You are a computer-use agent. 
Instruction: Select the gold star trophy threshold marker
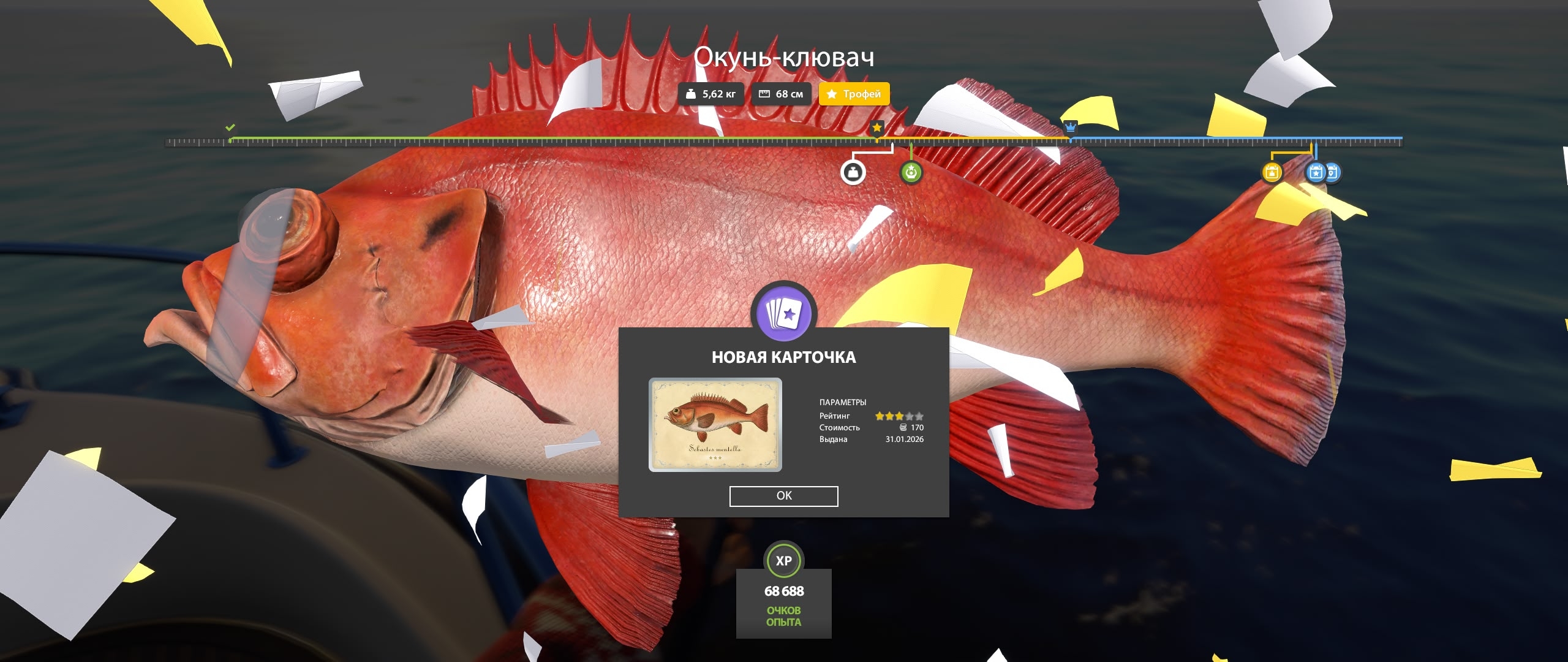click(877, 127)
